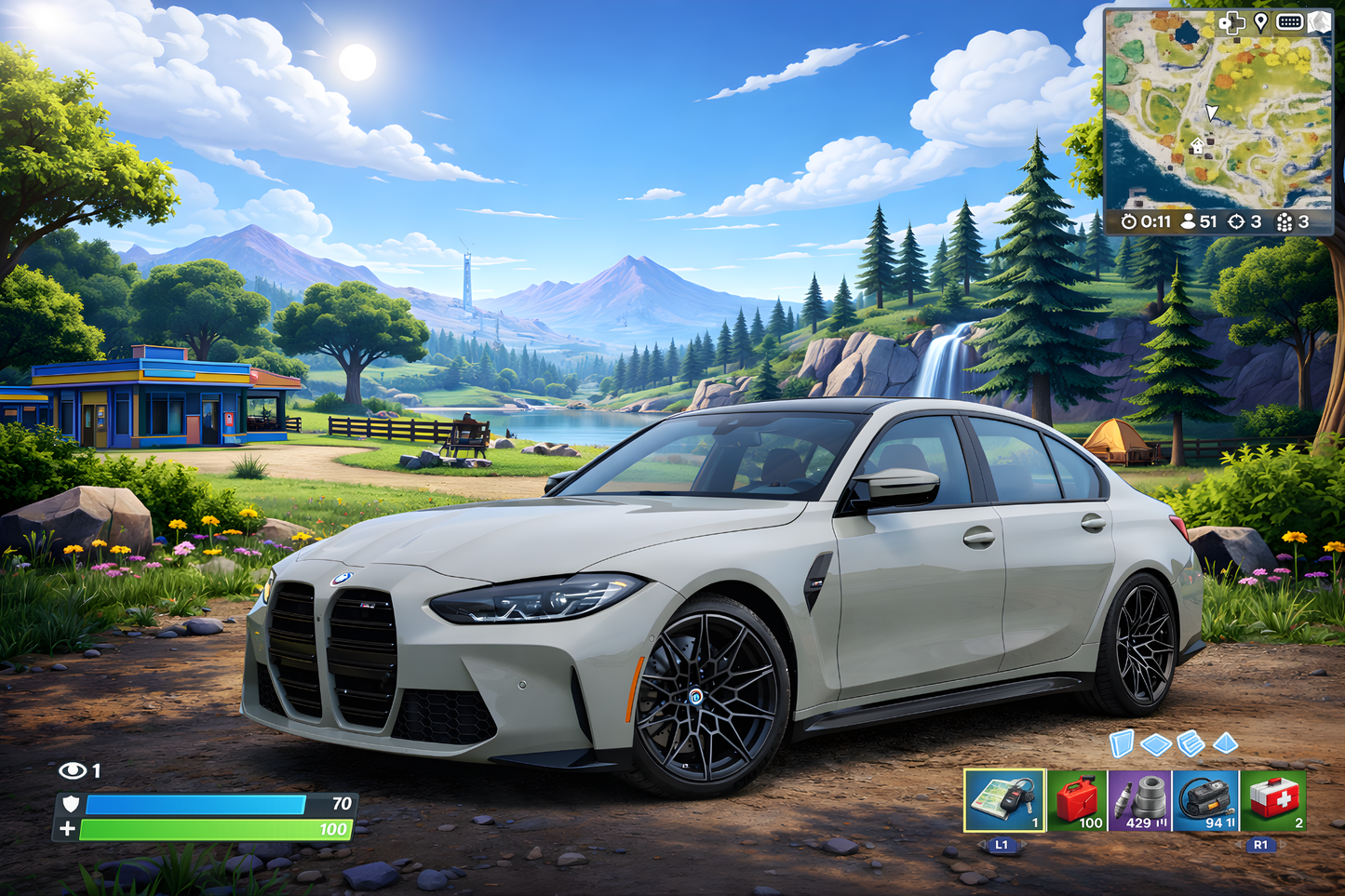
Task: Open the full map via the map sheet icon
Action: [x=1319, y=22]
